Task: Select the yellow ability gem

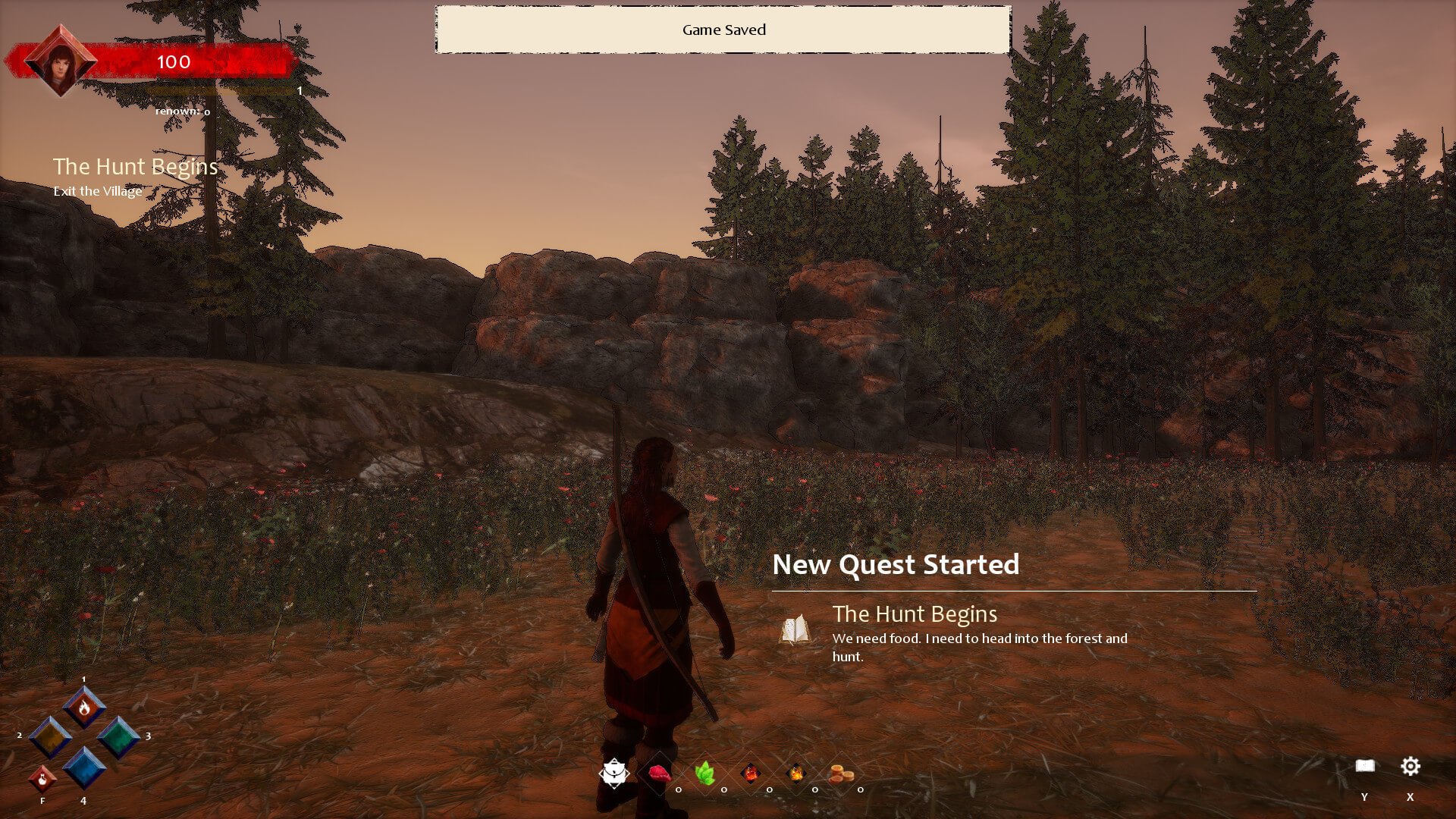Action: coord(50,737)
